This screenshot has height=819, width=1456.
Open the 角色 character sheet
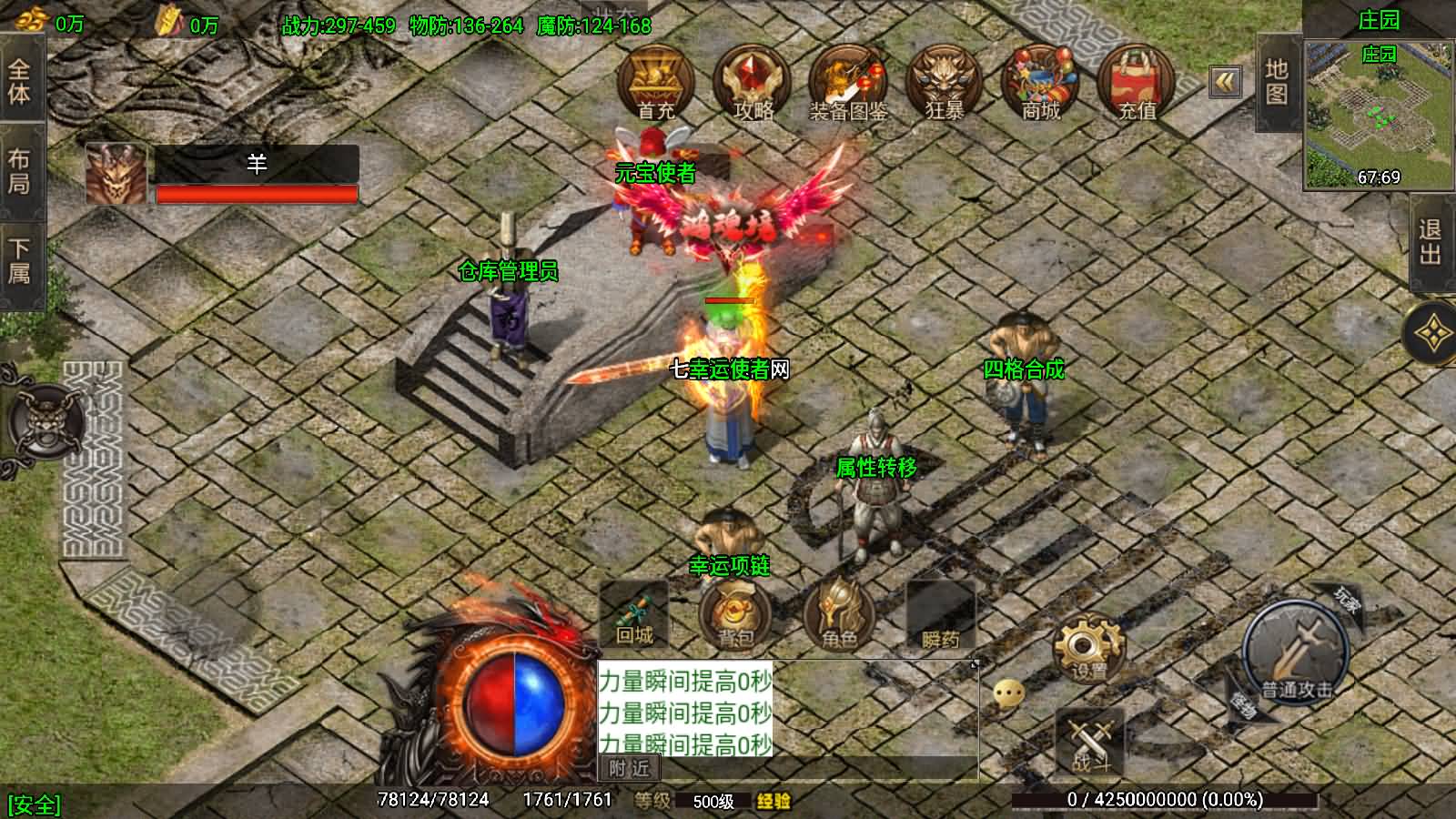[x=838, y=615]
